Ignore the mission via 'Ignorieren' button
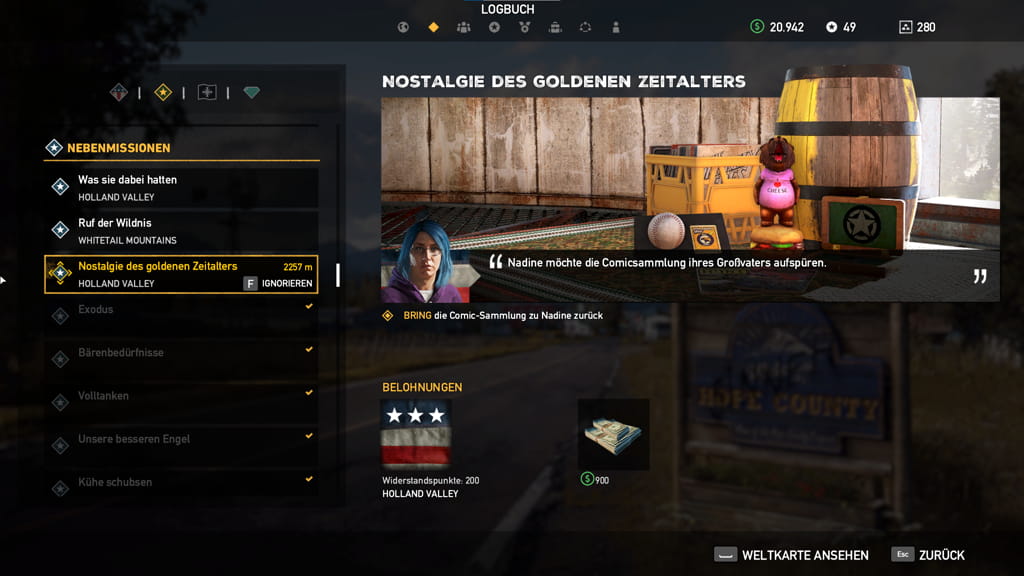The height and width of the screenshot is (576, 1024). (279, 283)
